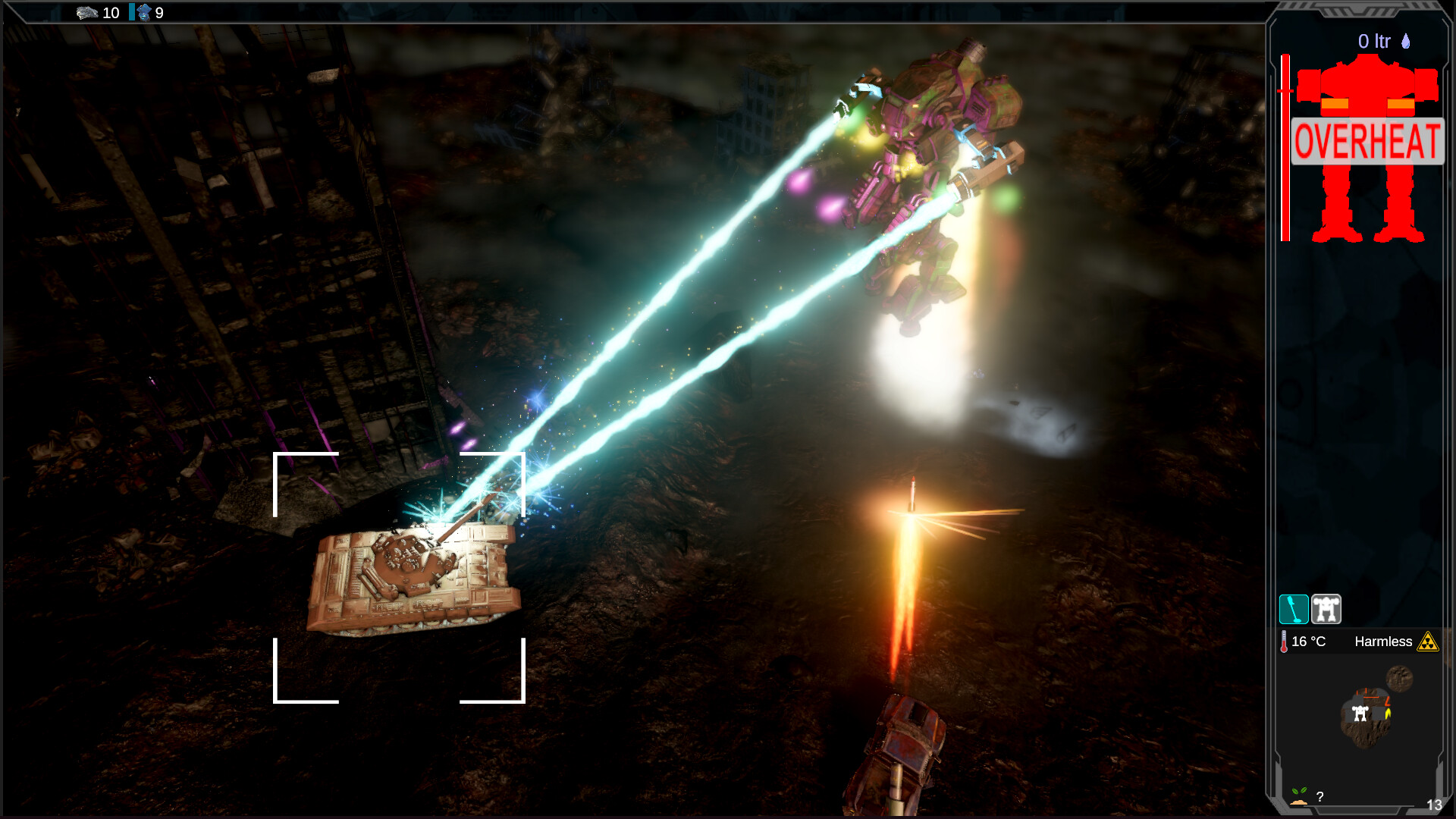Viewport: 1456px width, 819px height.
Task: Click the blue crystal resource icon
Action: coord(143,13)
